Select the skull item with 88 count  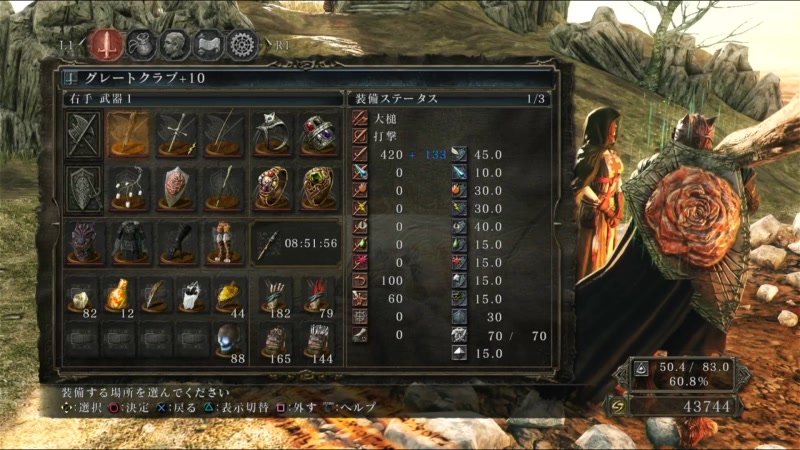coord(229,341)
